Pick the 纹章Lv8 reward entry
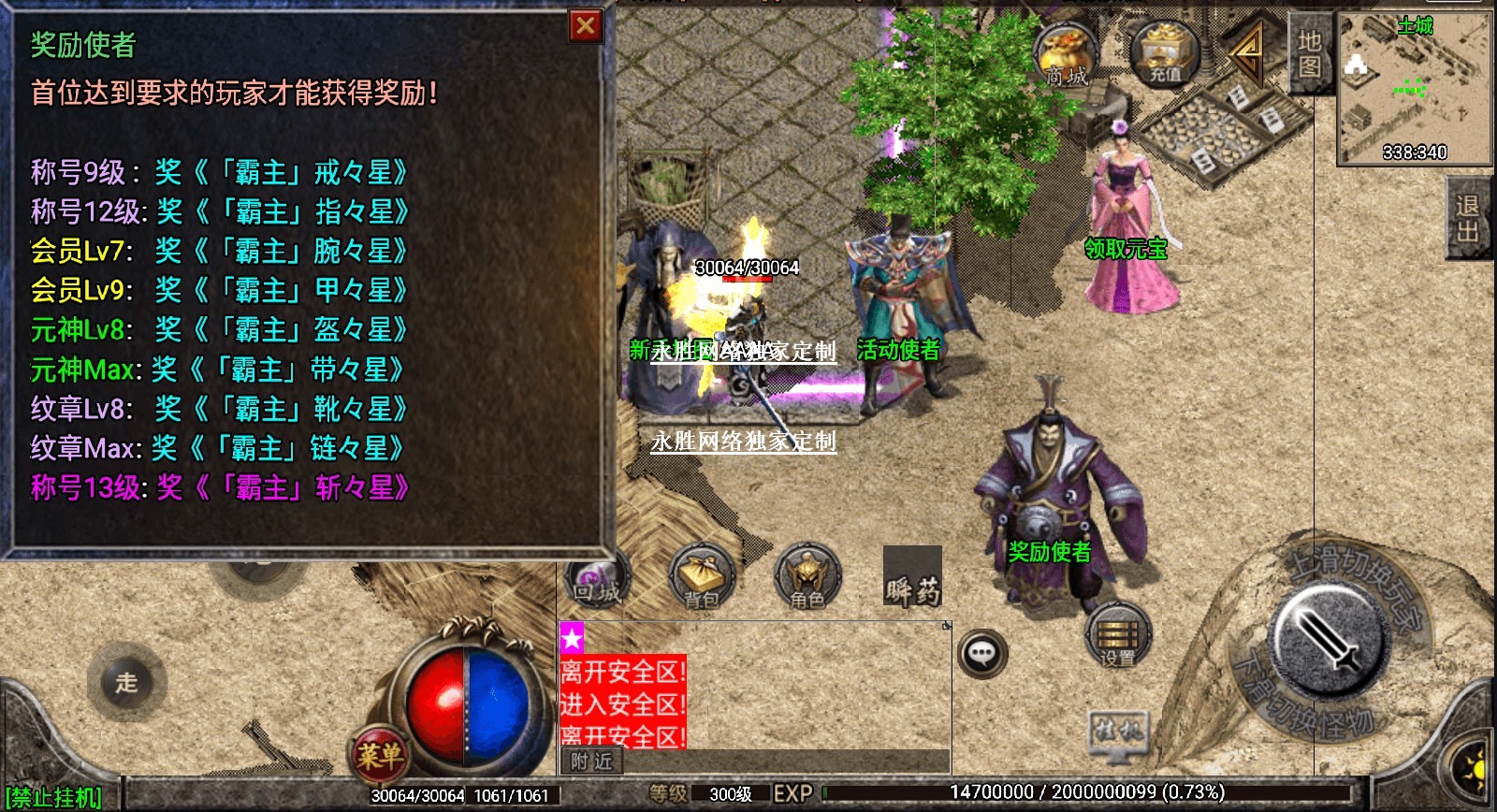The width and height of the screenshot is (1497, 812). (x=220, y=409)
